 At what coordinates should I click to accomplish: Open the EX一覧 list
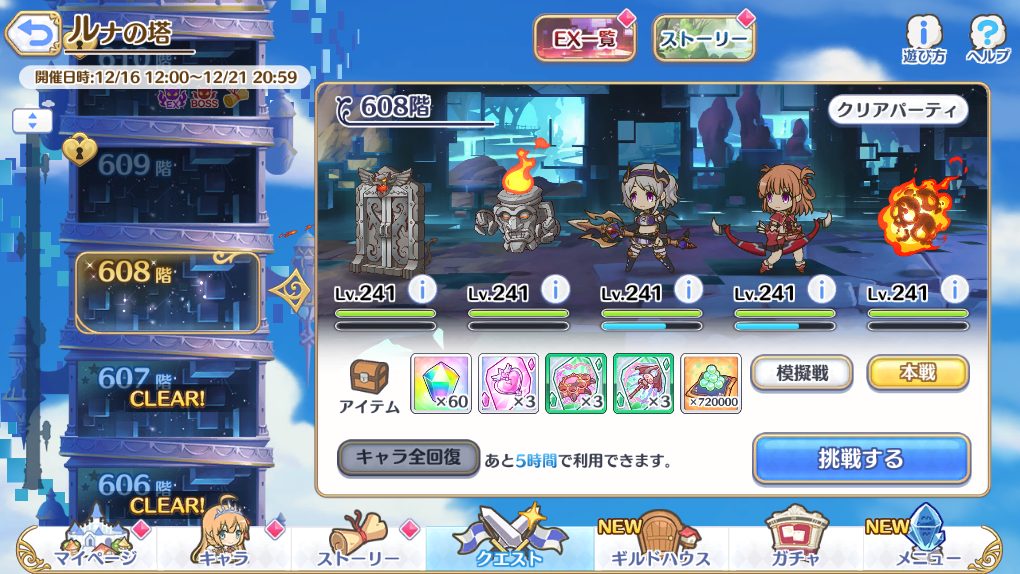[584, 38]
